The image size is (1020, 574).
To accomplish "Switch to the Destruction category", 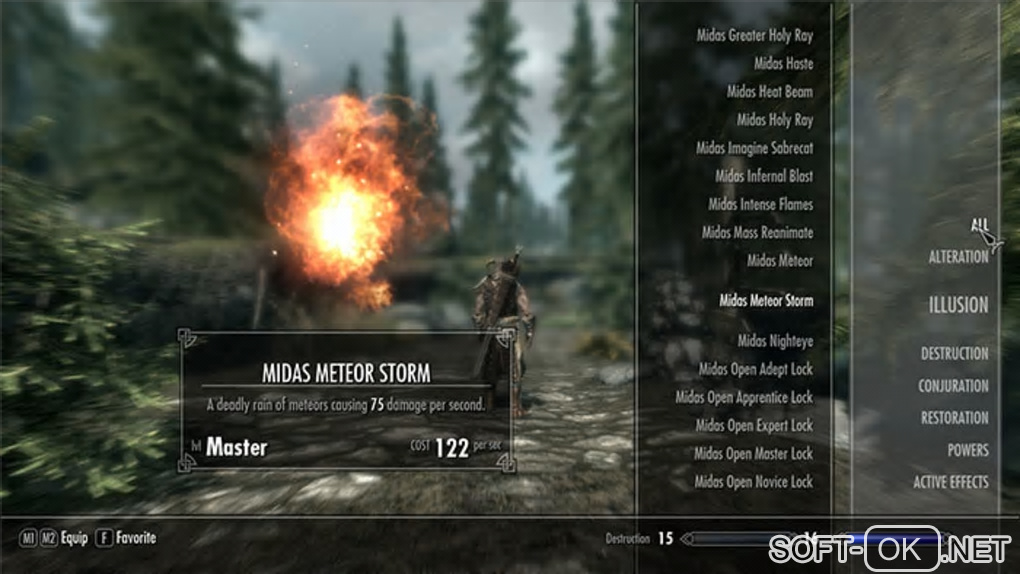I will (954, 354).
